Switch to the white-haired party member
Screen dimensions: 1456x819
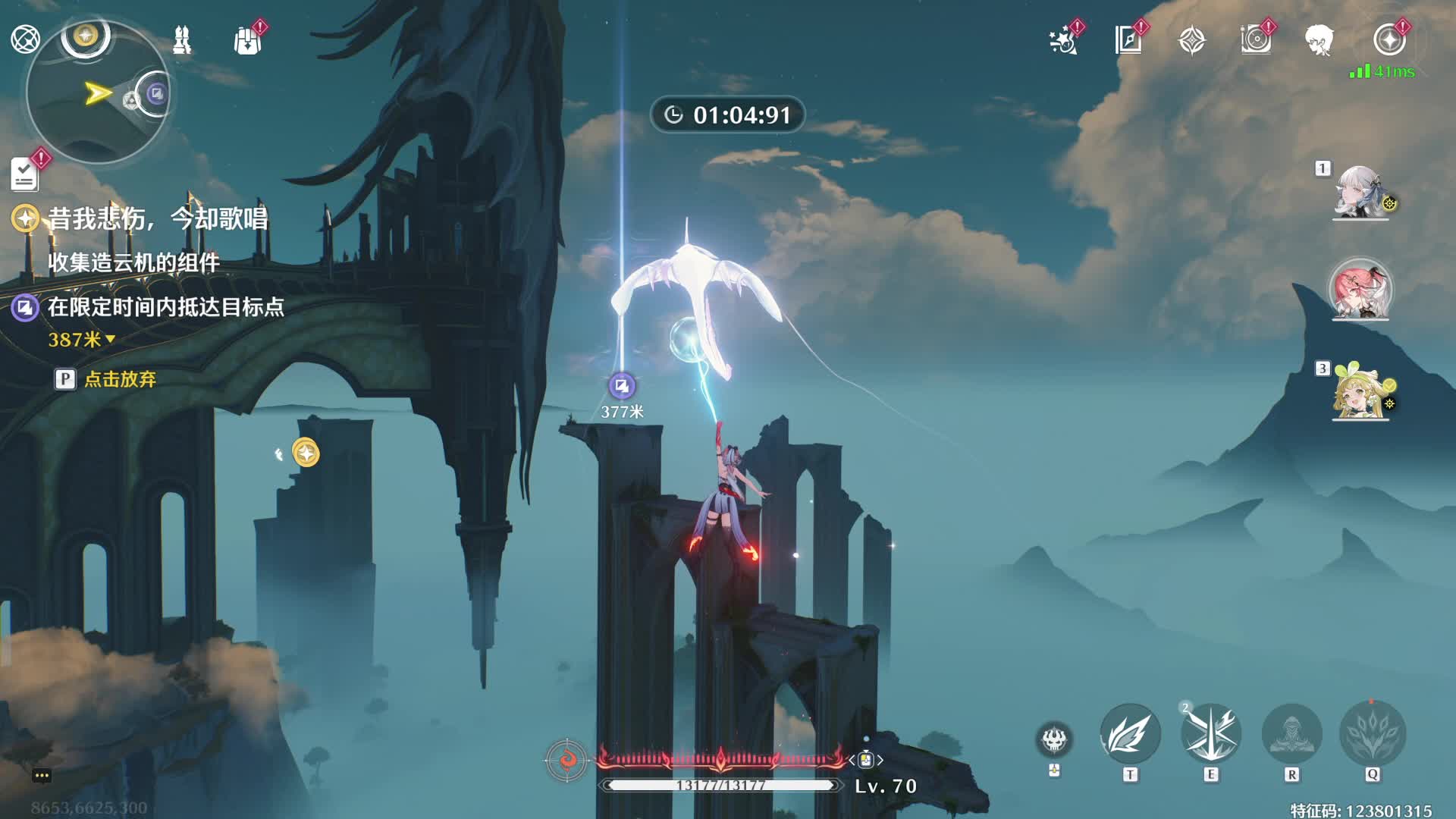[x=1360, y=193]
